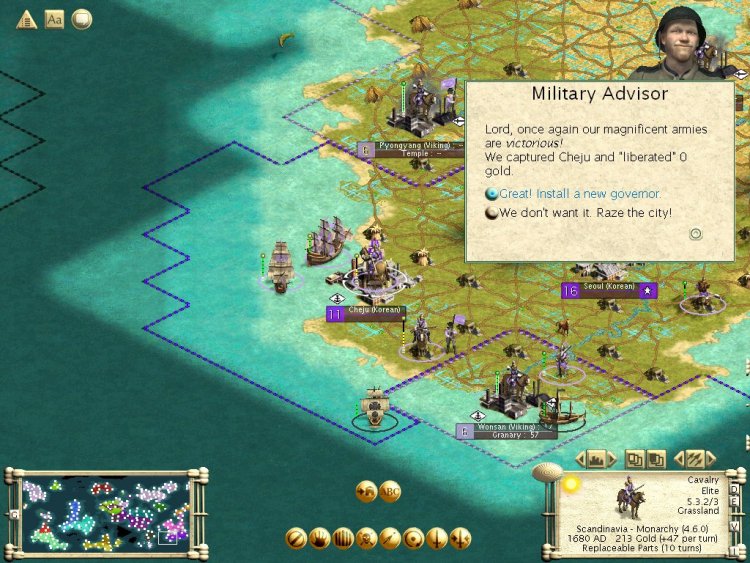Open the Civilopedia "Aa" book icon

[54, 19]
